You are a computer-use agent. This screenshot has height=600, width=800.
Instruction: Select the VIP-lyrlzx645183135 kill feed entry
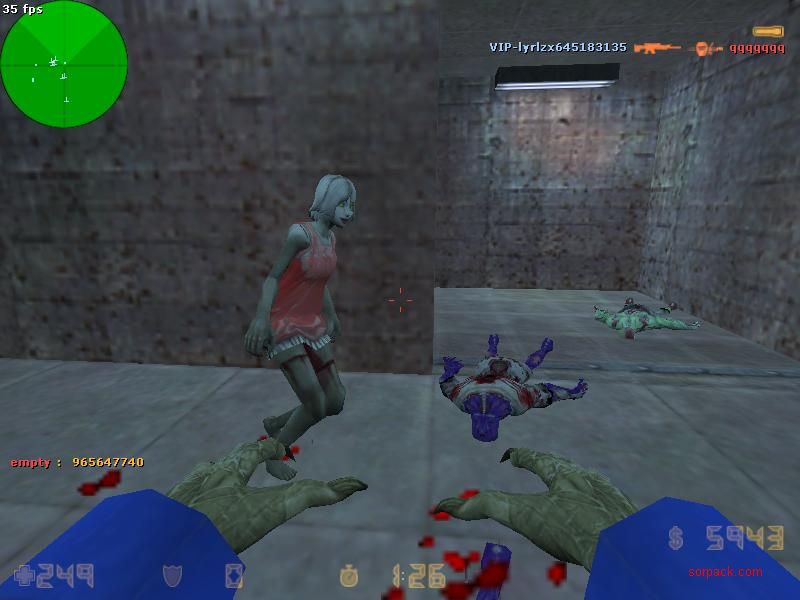pyautogui.click(x=558, y=47)
